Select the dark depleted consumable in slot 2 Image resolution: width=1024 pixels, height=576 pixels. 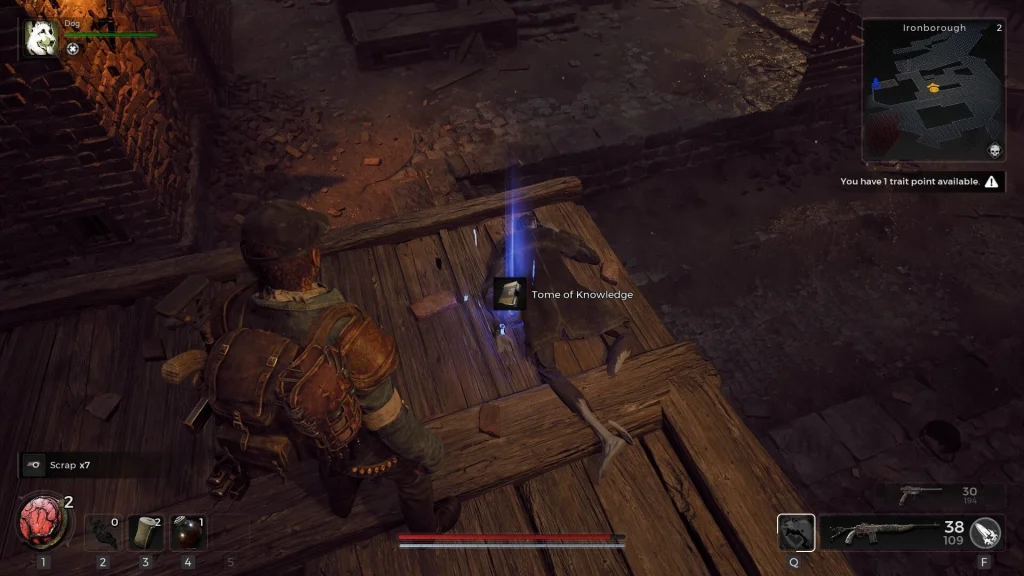point(102,532)
